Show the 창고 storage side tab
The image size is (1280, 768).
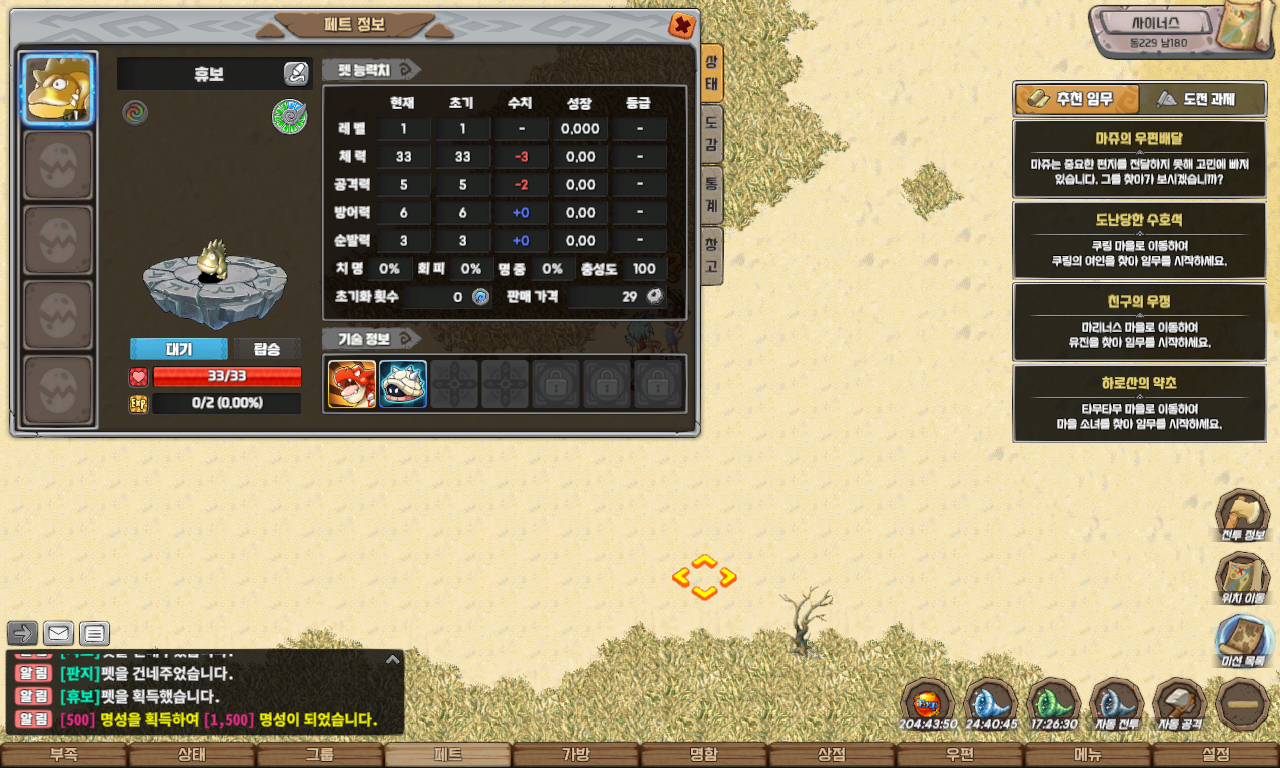point(711,255)
